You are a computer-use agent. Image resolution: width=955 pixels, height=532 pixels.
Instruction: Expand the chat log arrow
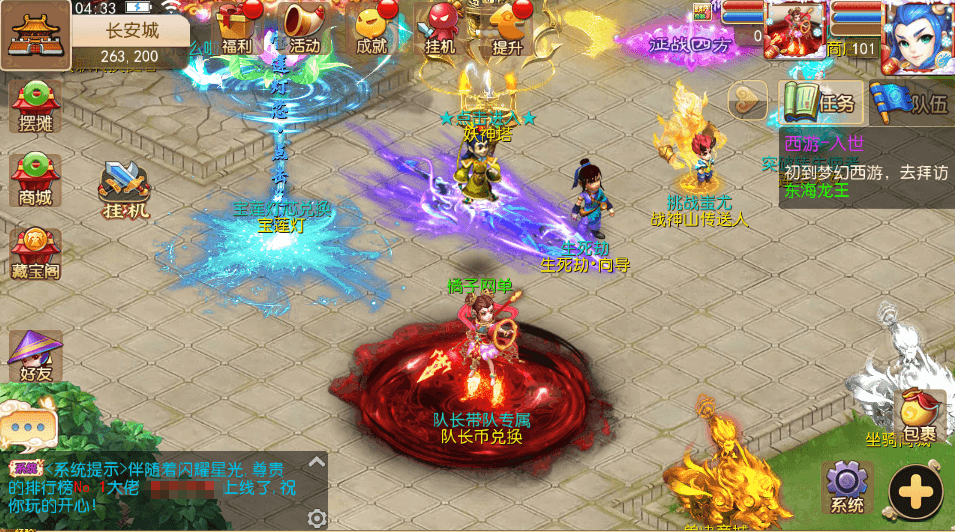pyautogui.click(x=317, y=463)
